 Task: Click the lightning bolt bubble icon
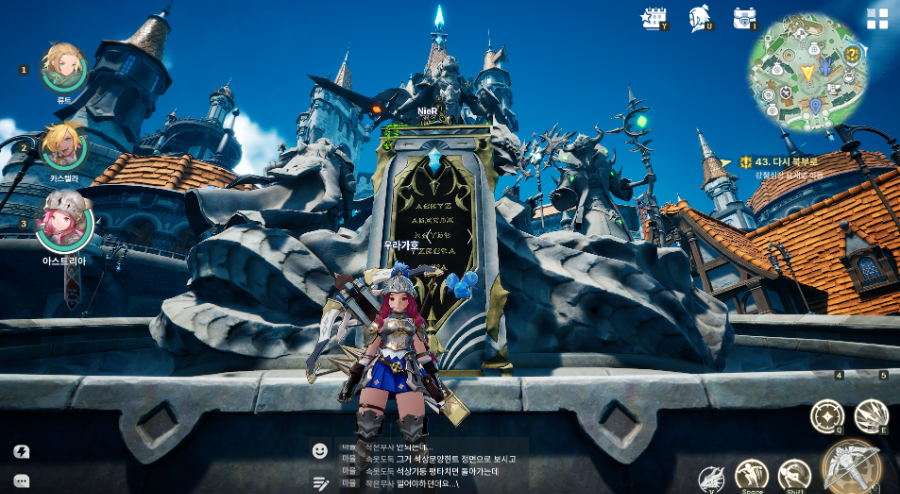22,451
